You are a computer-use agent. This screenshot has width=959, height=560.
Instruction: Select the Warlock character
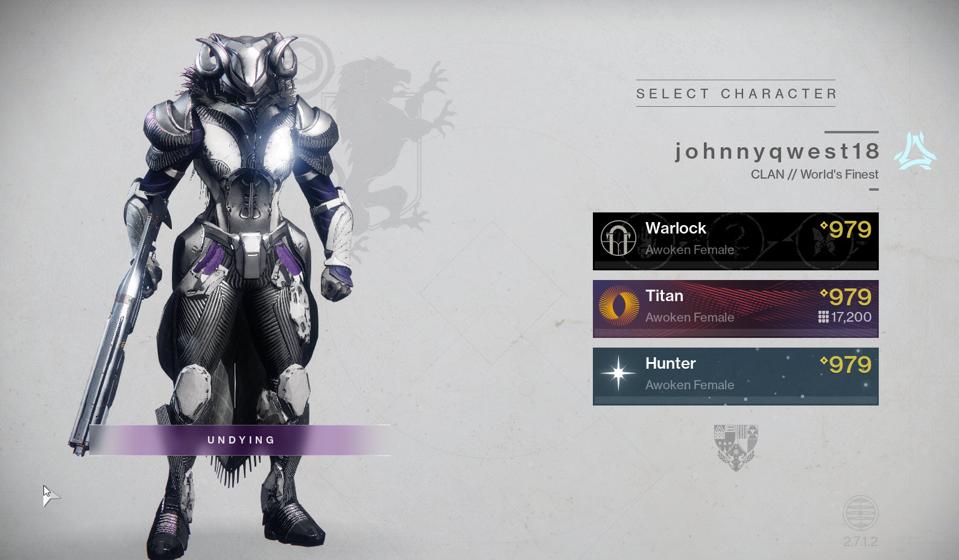(735, 240)
